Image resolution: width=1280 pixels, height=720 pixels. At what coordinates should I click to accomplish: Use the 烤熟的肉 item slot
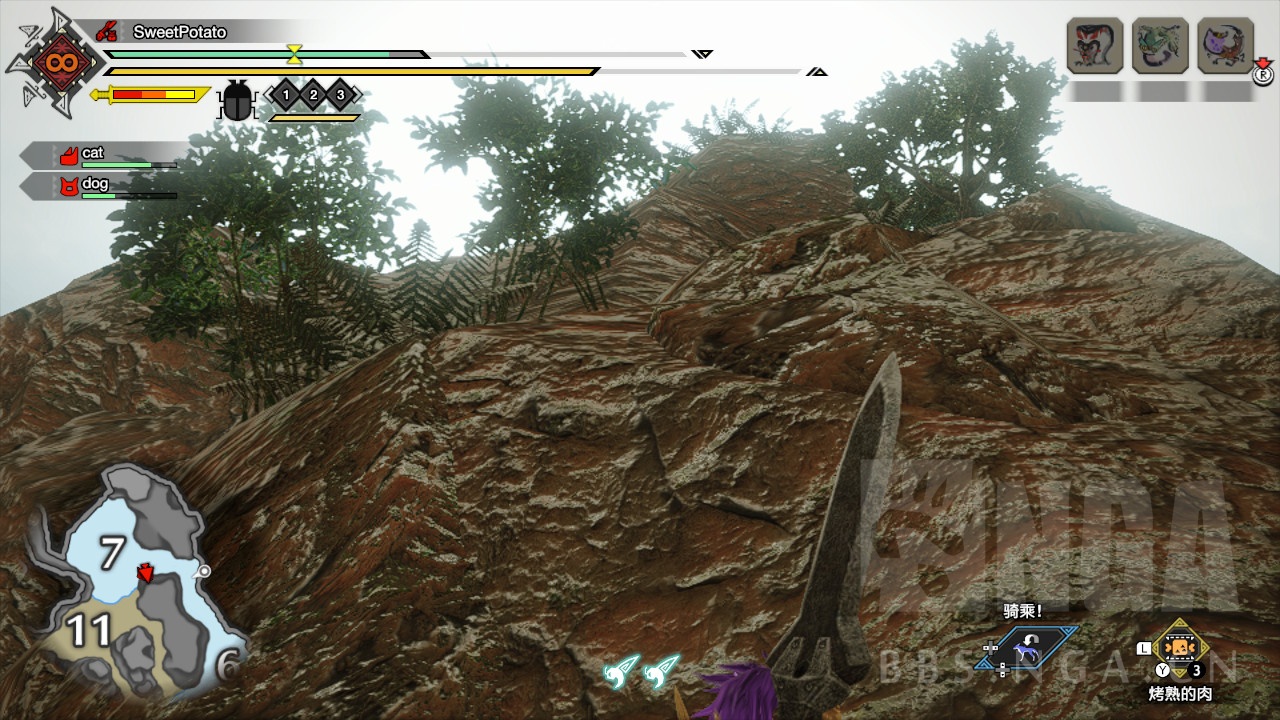tap(1181, 650)
